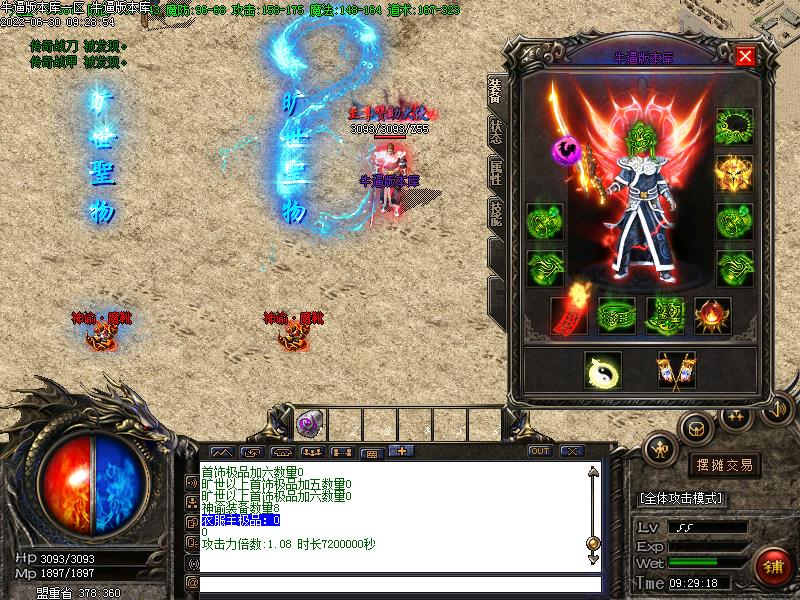The image size is (800, 600).
Task: Show the 技能 skills tab
Action: coord(495,211)
